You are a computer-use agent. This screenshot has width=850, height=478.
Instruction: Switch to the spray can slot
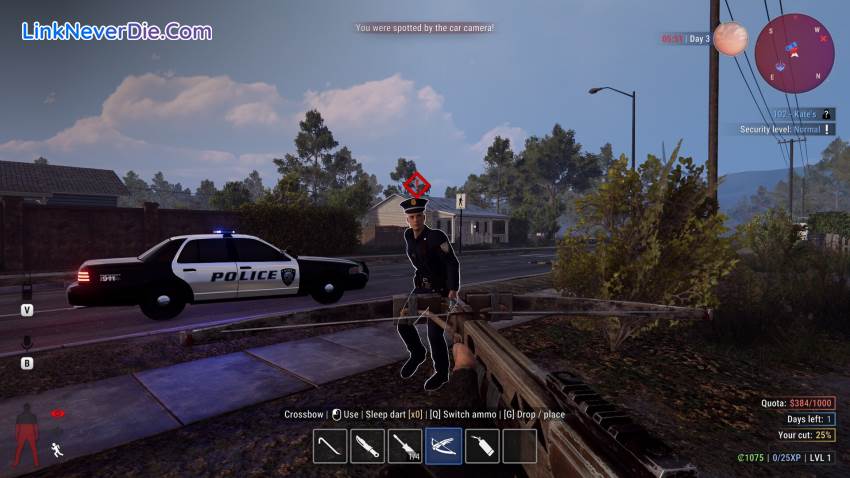coord(481,446)
